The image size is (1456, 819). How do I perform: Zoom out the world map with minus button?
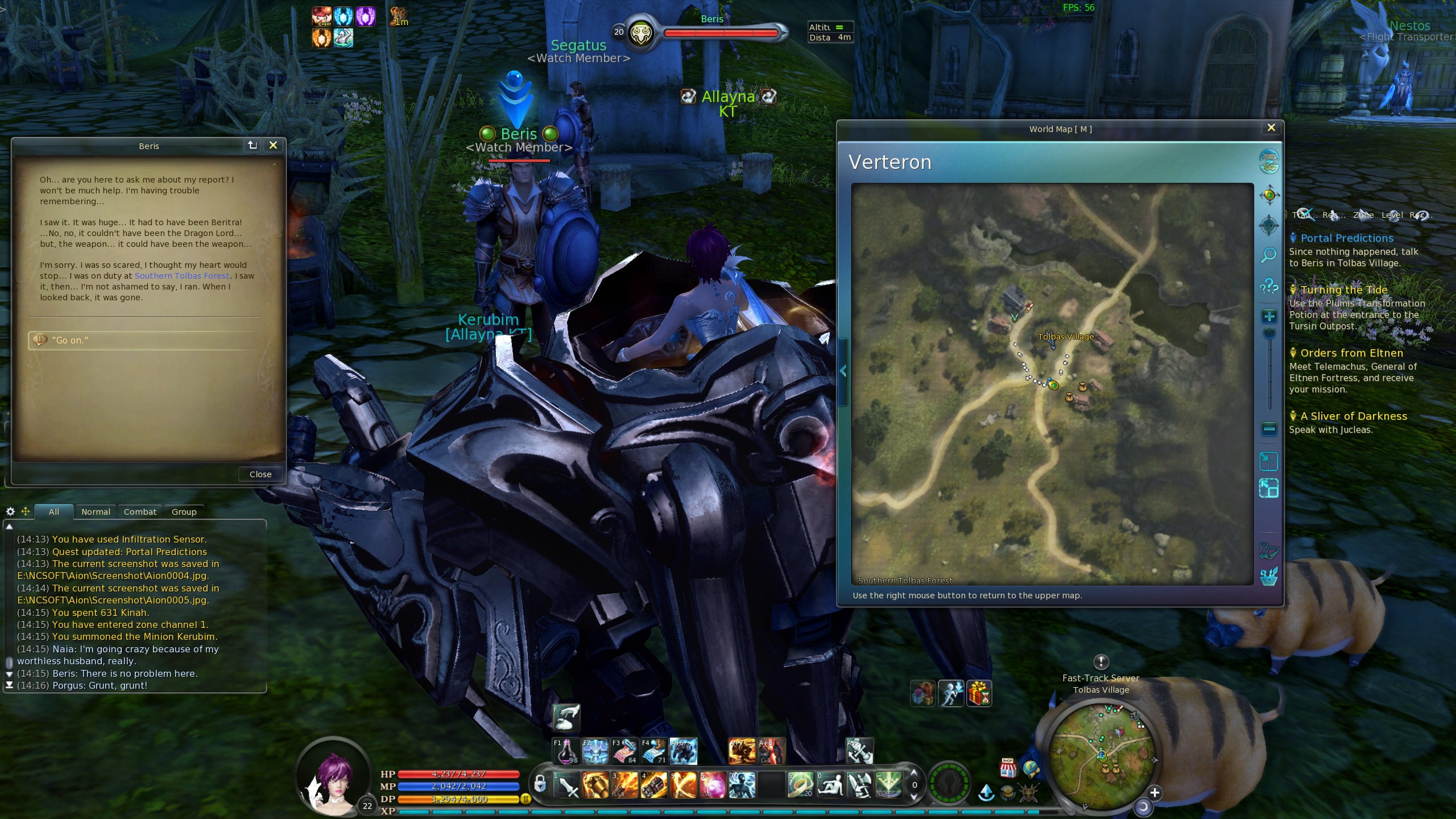[x=1269, y=429]
